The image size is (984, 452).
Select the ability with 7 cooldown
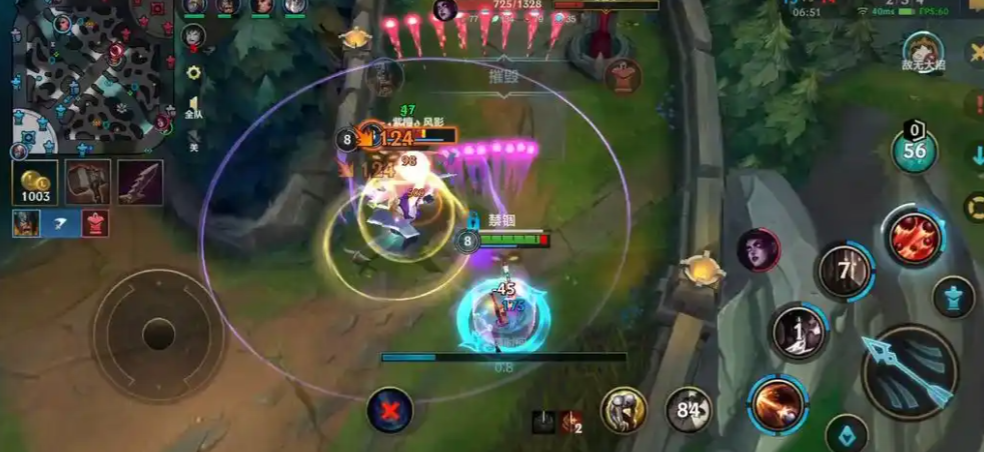click(x=845, y=271)
